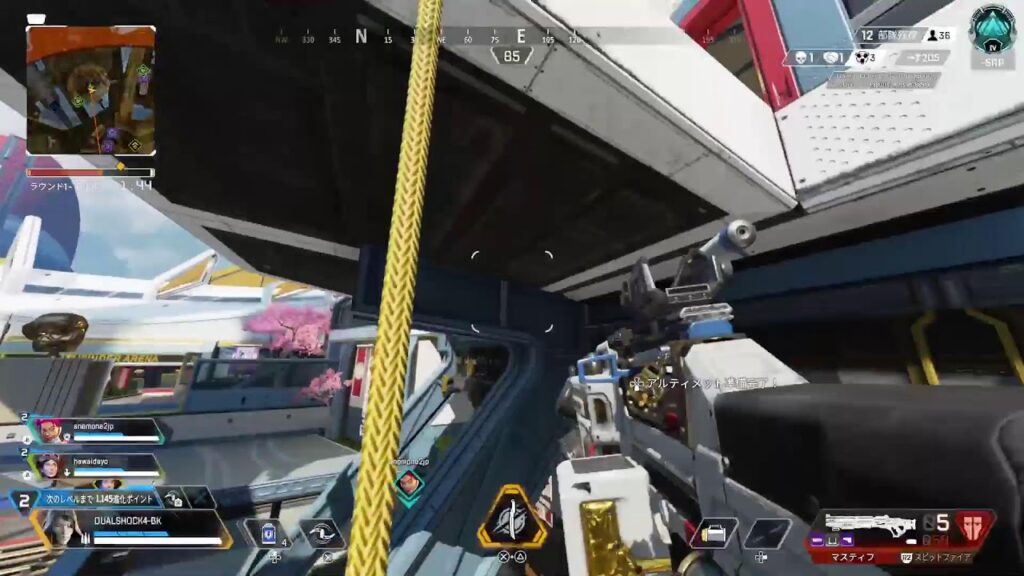Screen dimensions: 1024x576
Task: Select the shield battery heal slot
Action: (x=266, y=534)
